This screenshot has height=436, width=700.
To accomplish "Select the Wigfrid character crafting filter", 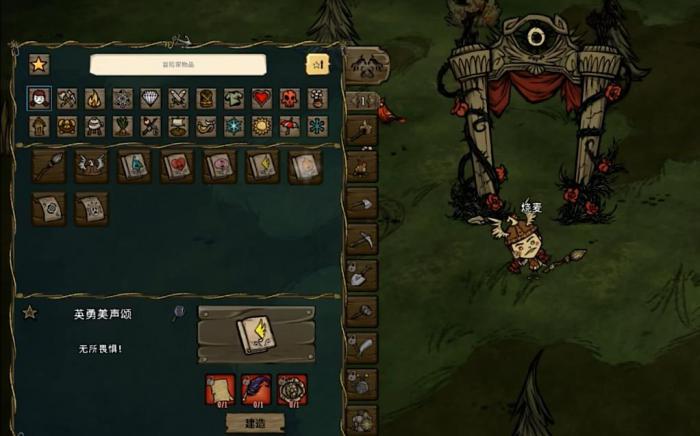I will [39, 98].
